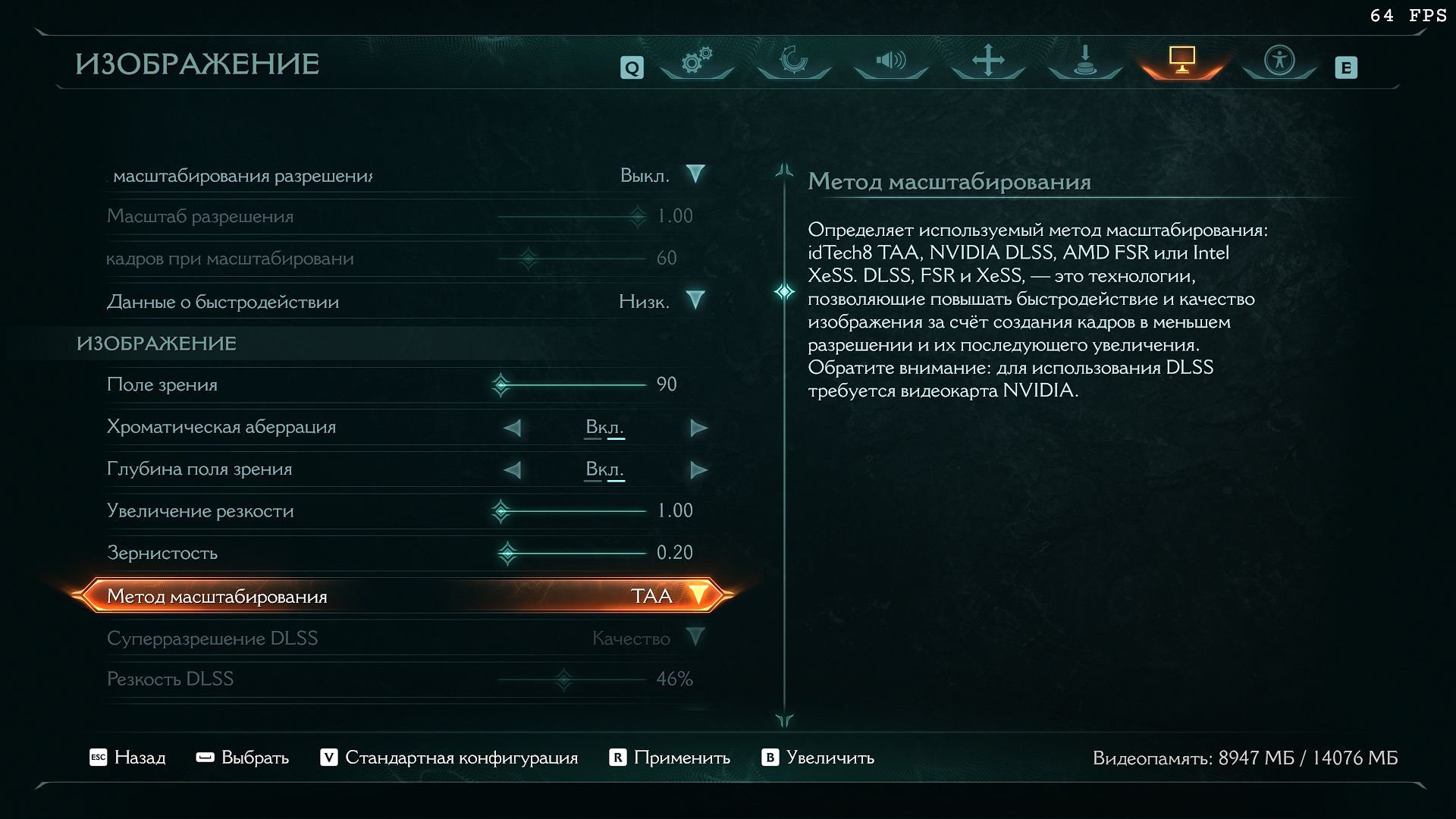Click the Увеличить button

pyautogui.click(x=818, y=758)
